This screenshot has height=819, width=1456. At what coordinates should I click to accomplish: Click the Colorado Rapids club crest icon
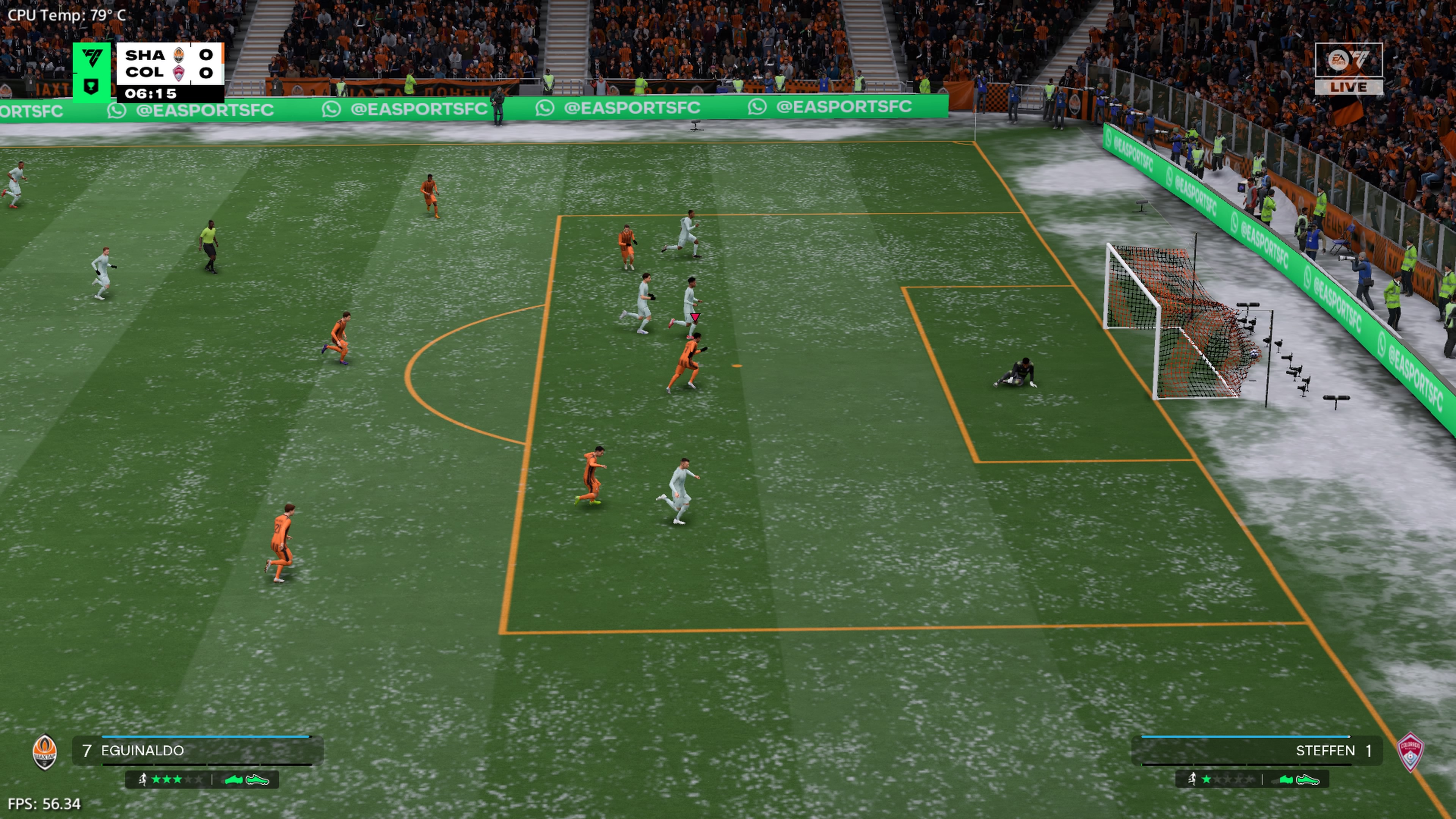point(1410,752)
